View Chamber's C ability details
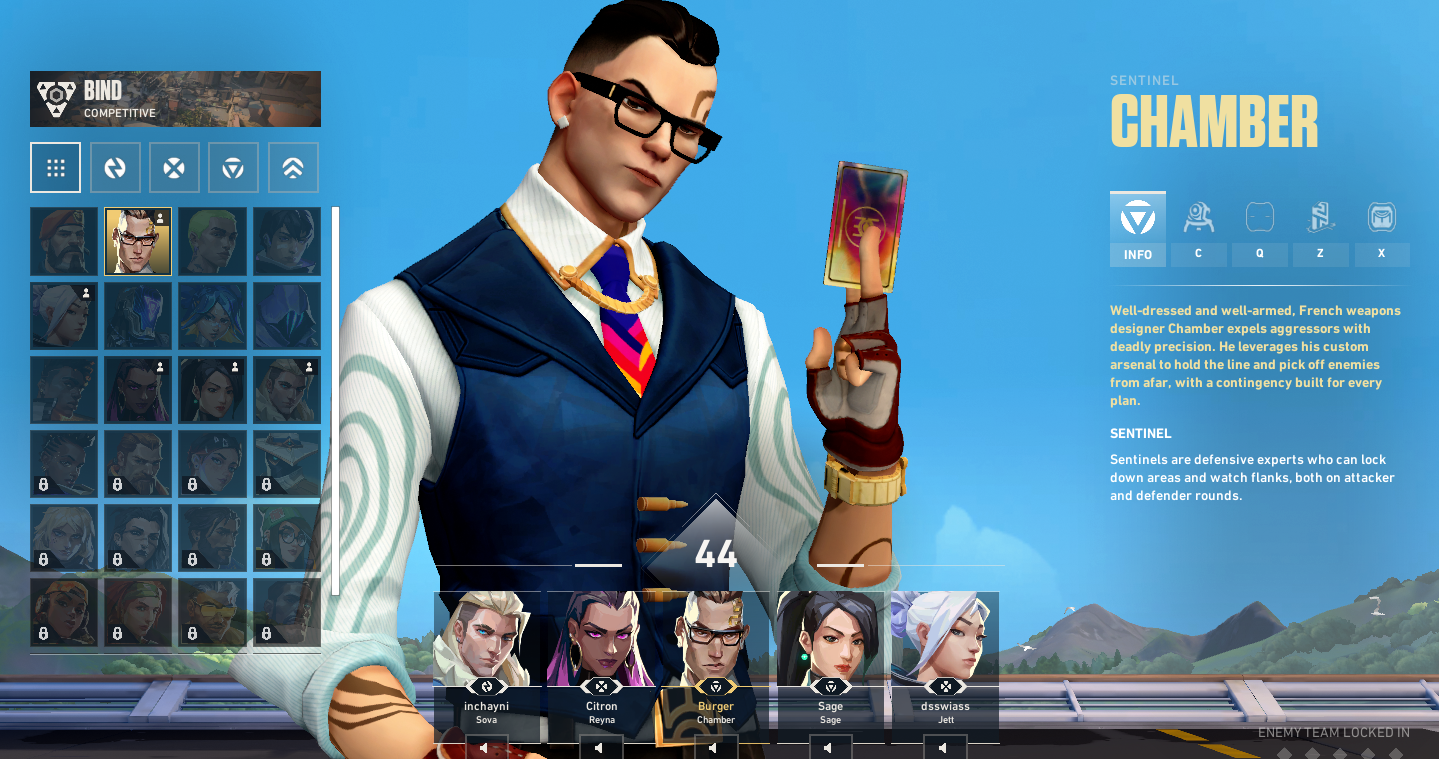Viewport: 1439px width, 759px height. pos(1198,229)
